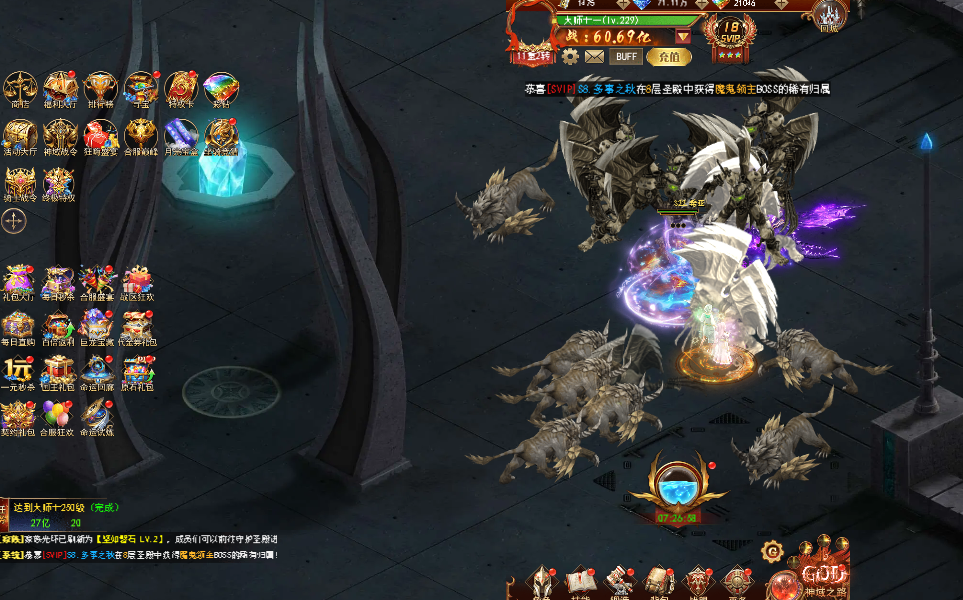Click the gold 充值 recharge button
The width and height of the screenshot is (963, 600).
pos(669,57)
